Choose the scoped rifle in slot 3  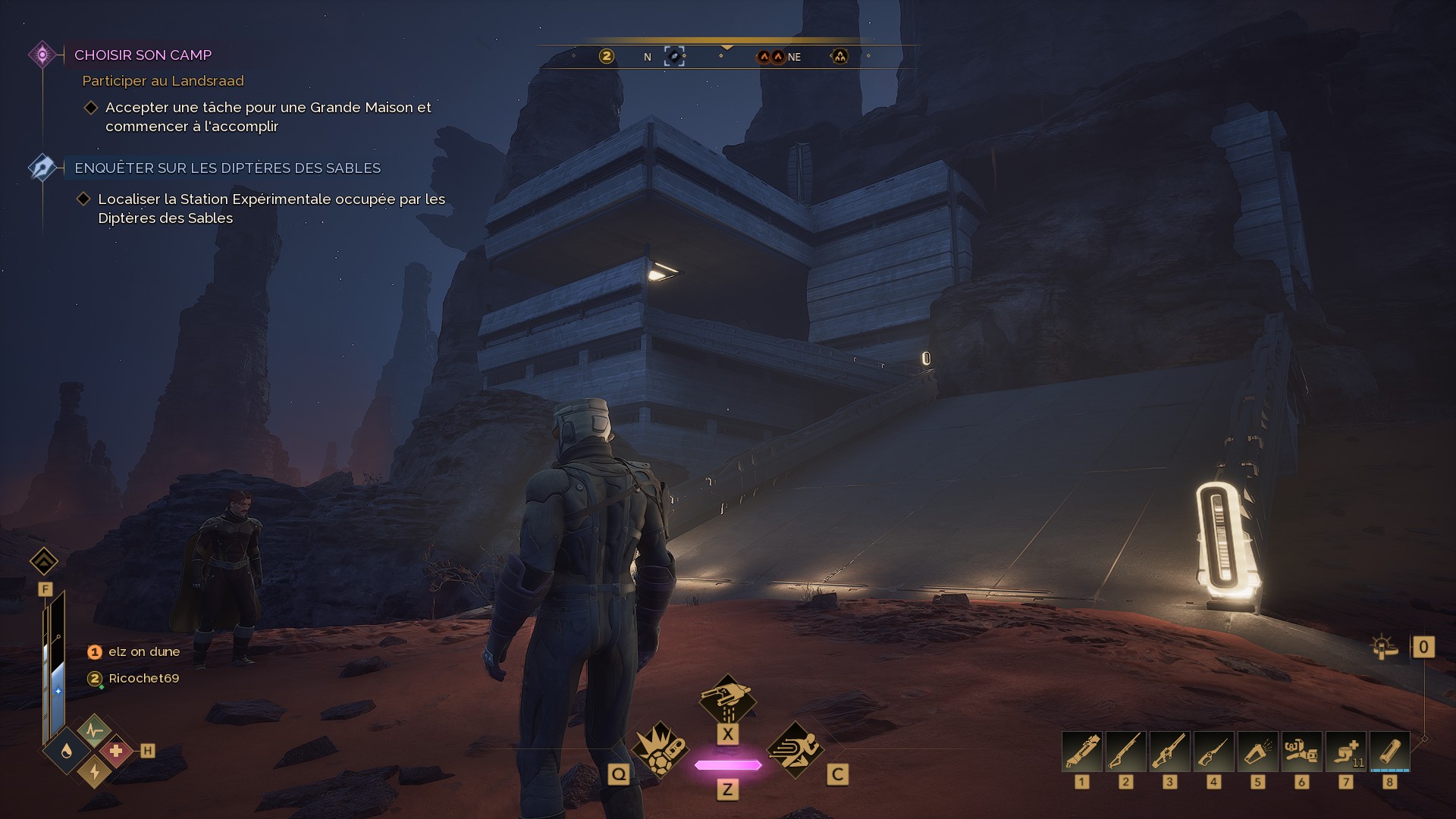point(1170,752)
